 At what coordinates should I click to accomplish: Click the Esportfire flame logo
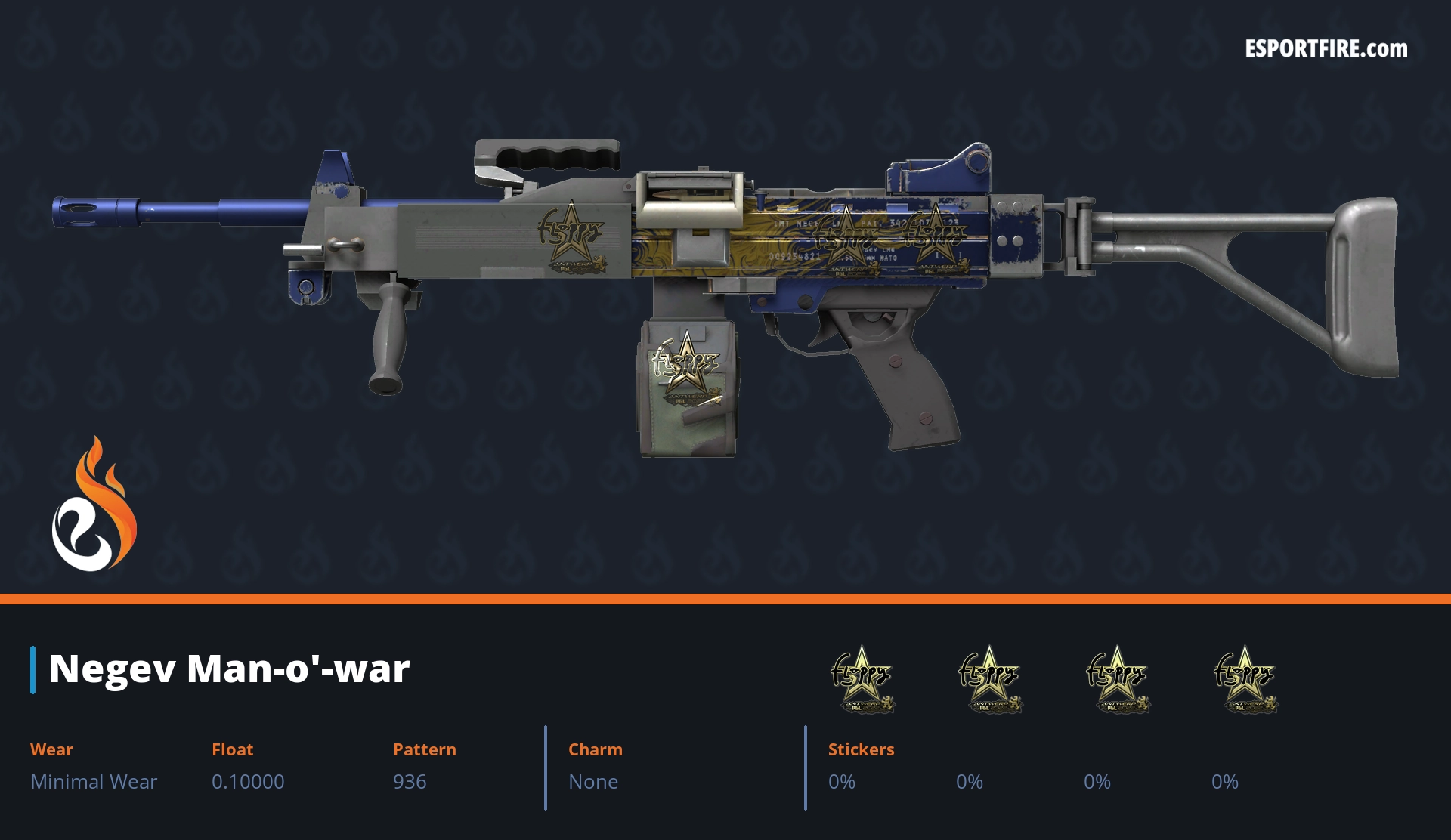[x=94, y=505]
